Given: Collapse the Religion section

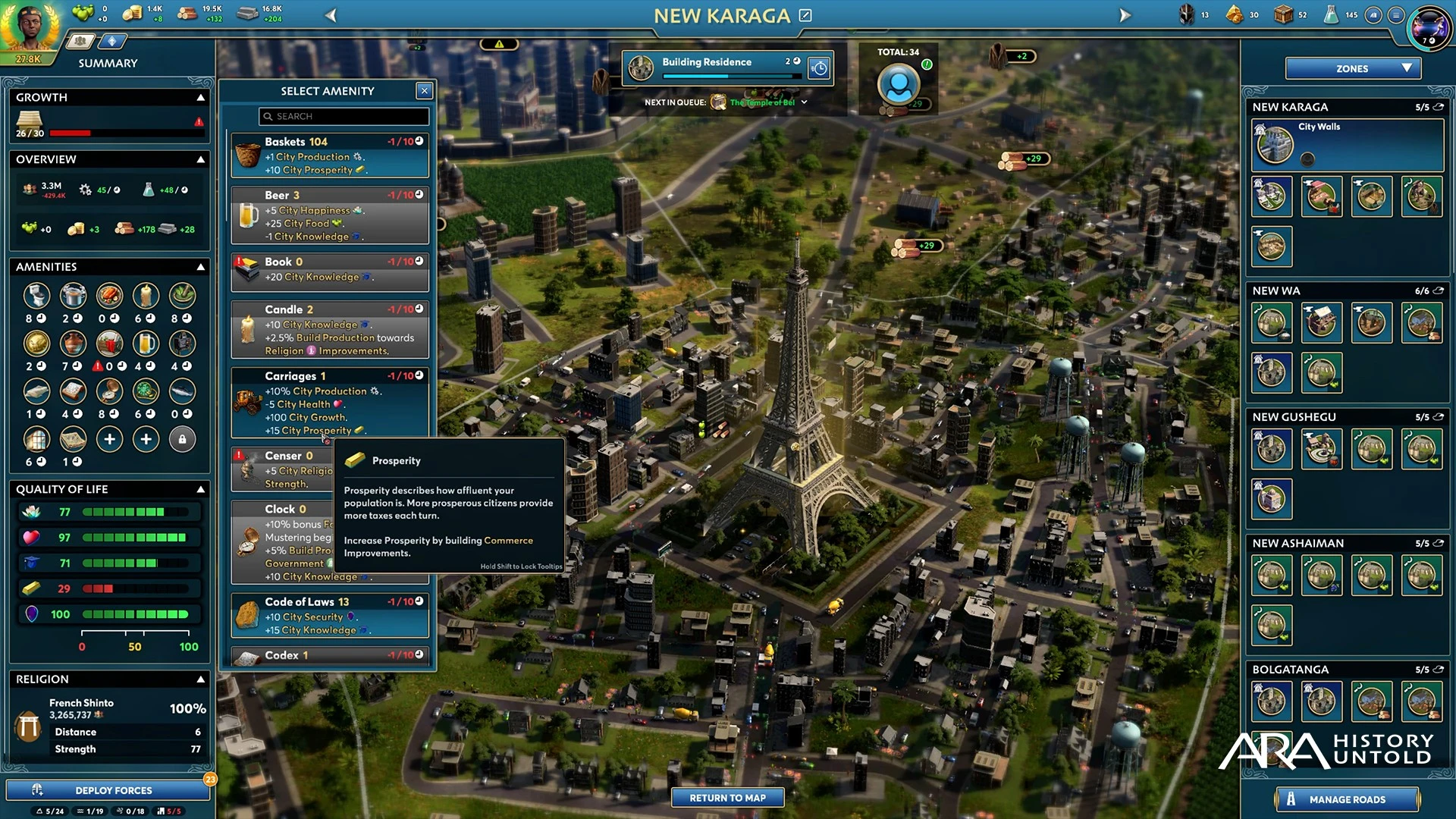Looking at the screenshot, I should tap(201, 679).
